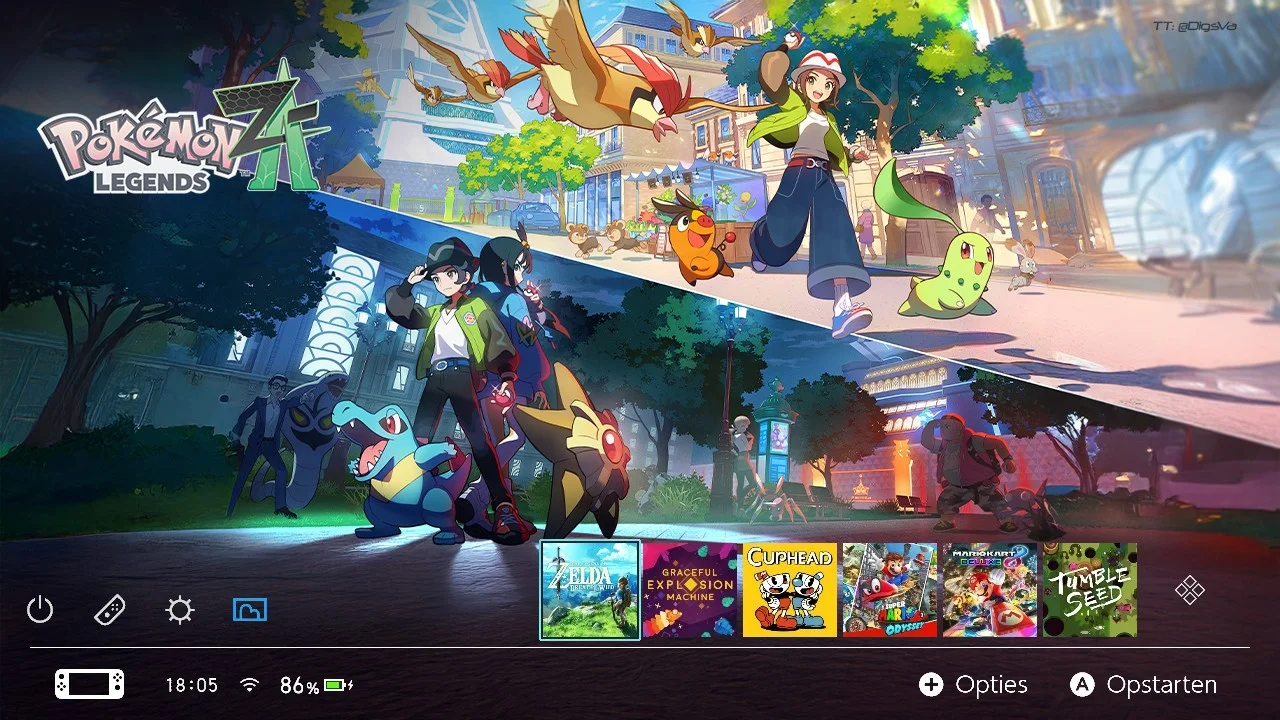Click the handheld controller battery icon
The image size is (1280, 720).
(88, 685)
